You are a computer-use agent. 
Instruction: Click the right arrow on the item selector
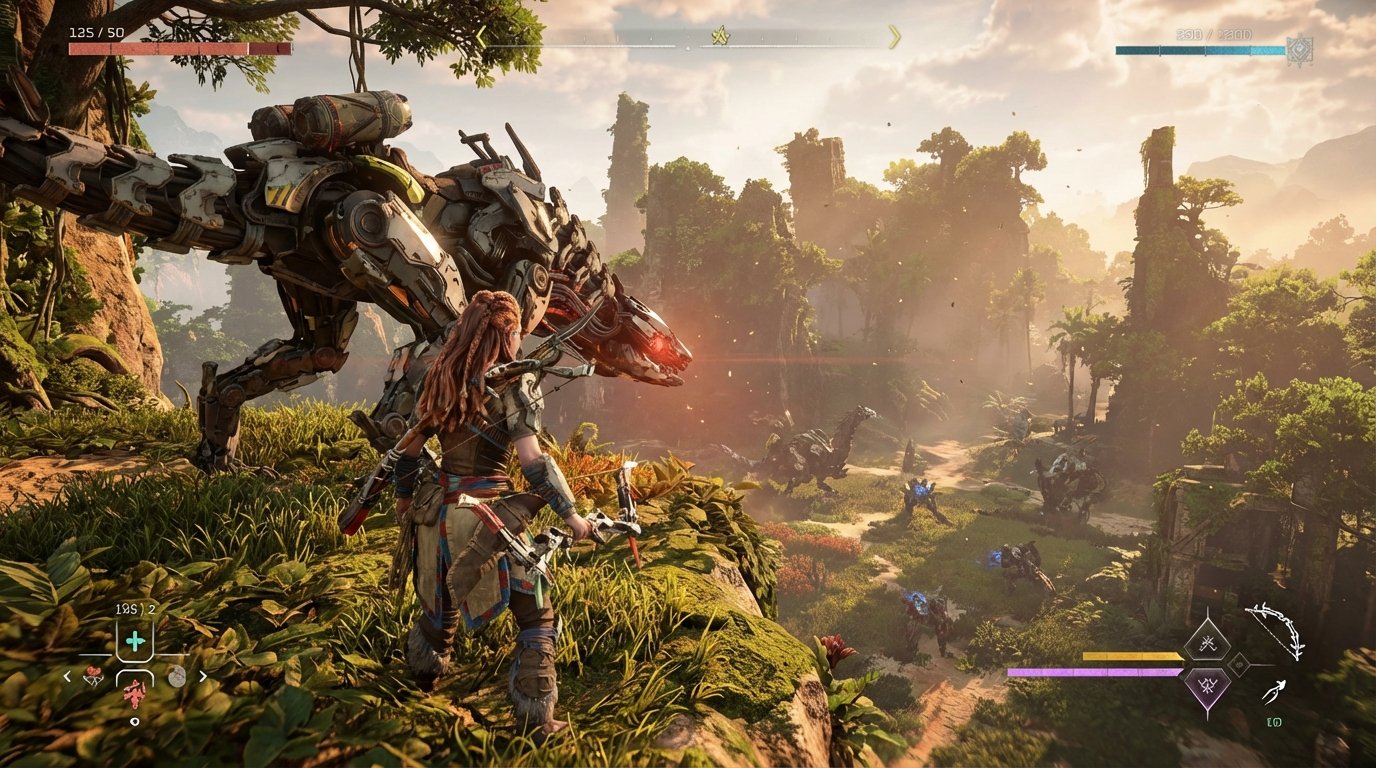[x=203, y=675]
